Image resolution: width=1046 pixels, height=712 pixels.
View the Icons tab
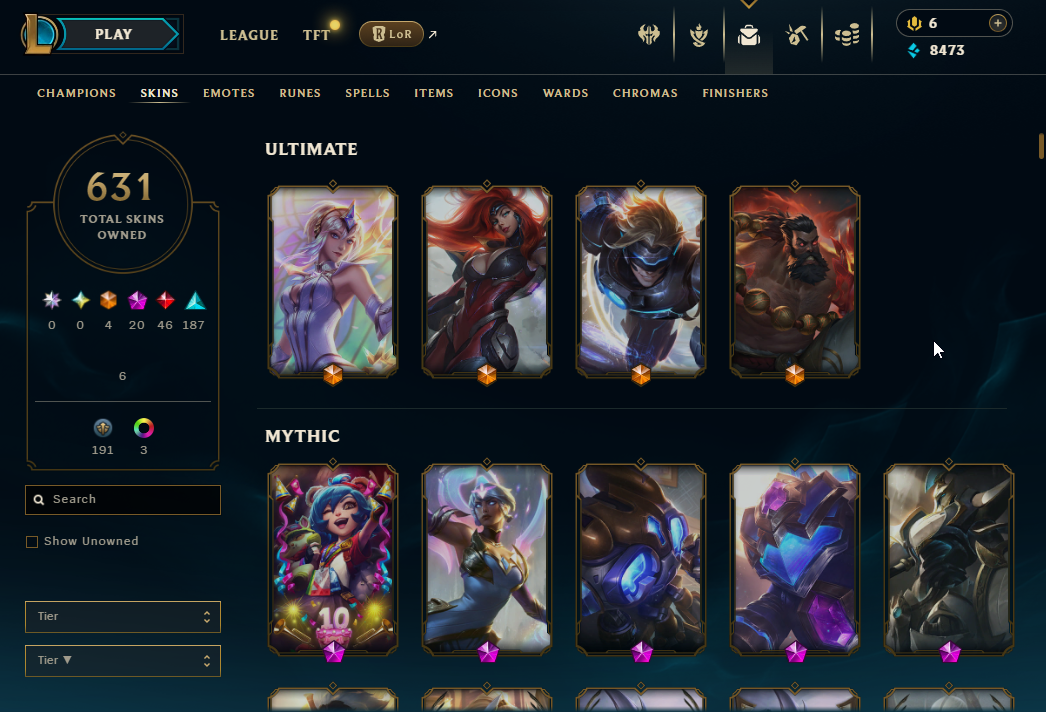pyautogui.click(x=498, y=93)
